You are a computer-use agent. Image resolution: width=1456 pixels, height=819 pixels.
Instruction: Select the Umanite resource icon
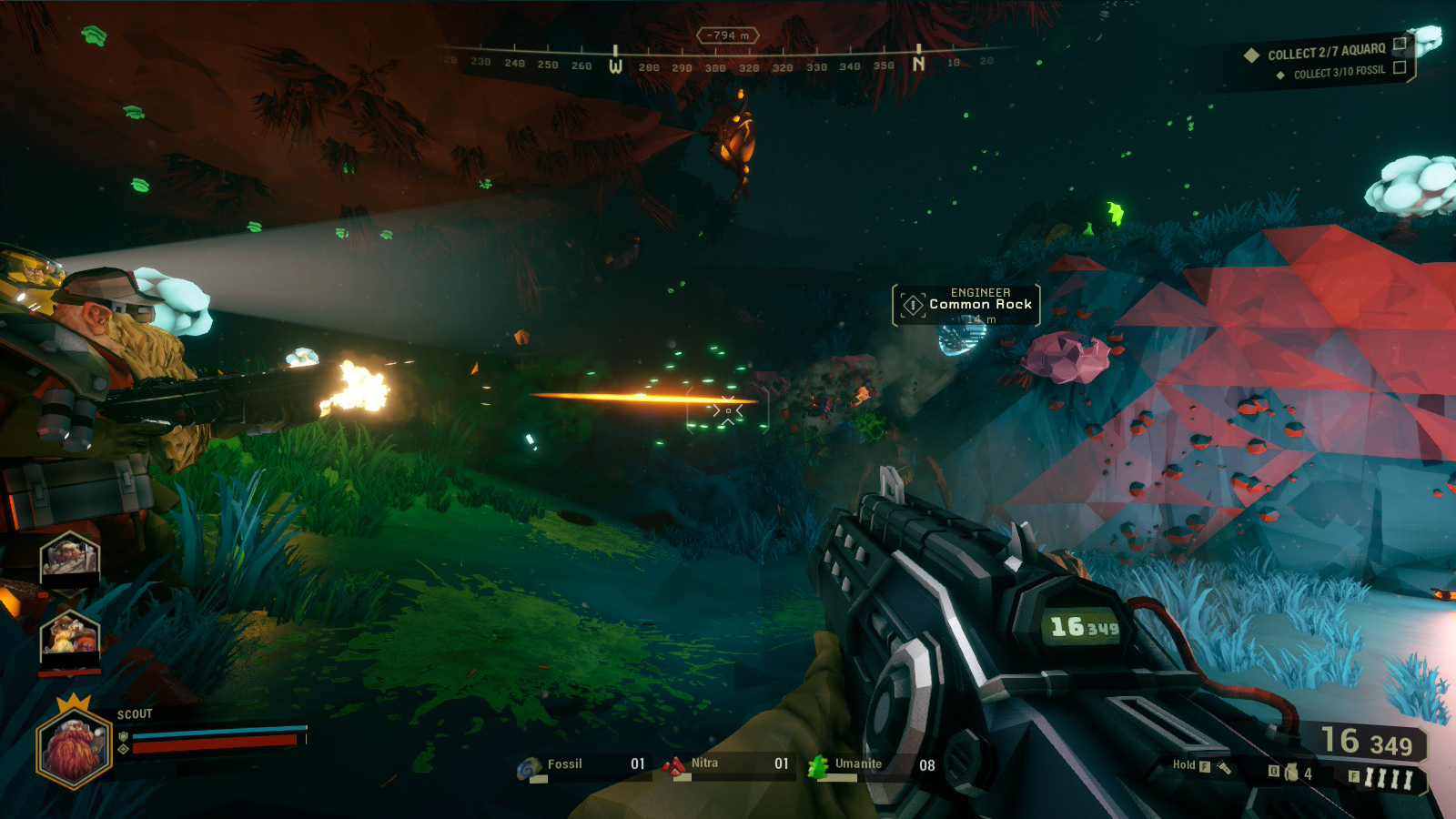[818, 767]
